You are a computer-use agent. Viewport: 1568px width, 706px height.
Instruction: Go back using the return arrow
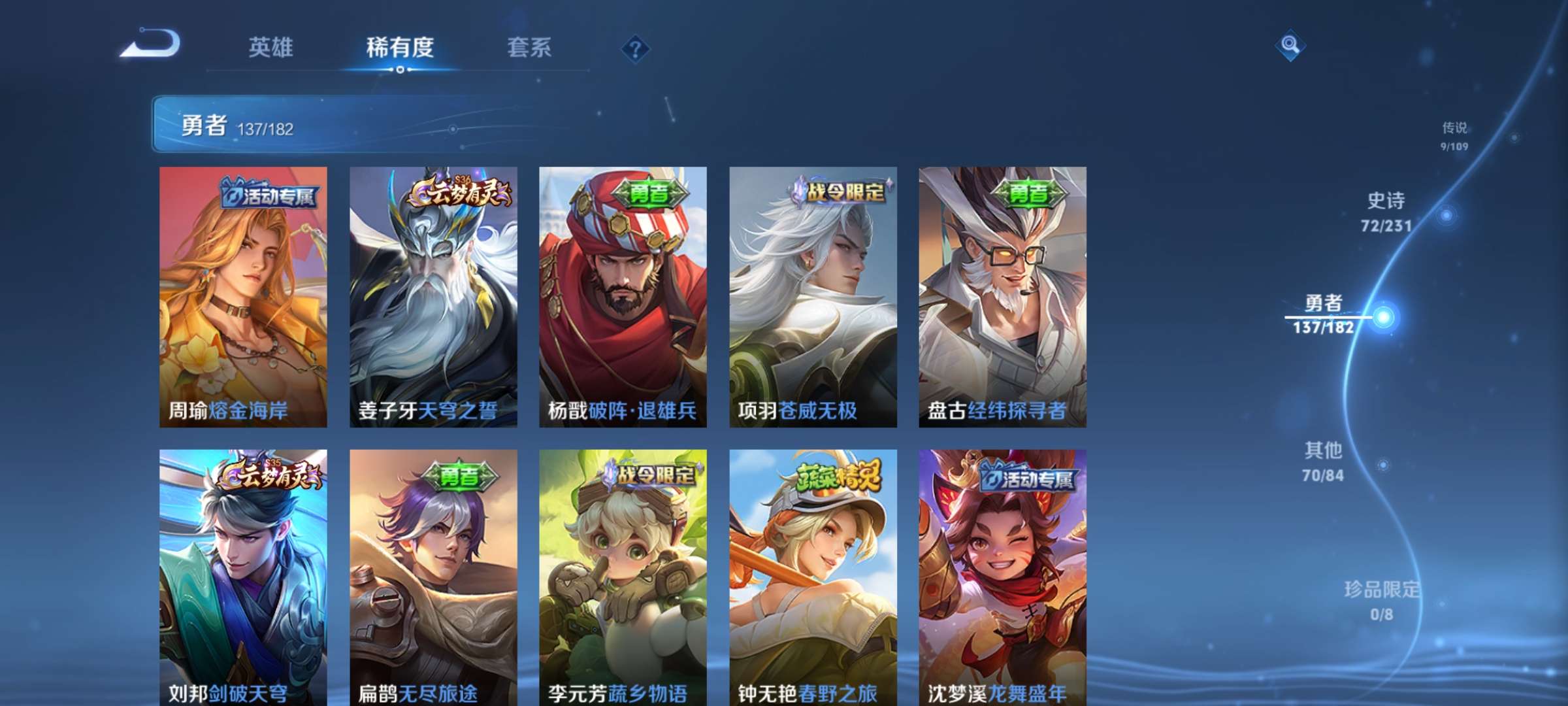coord(152,44)
